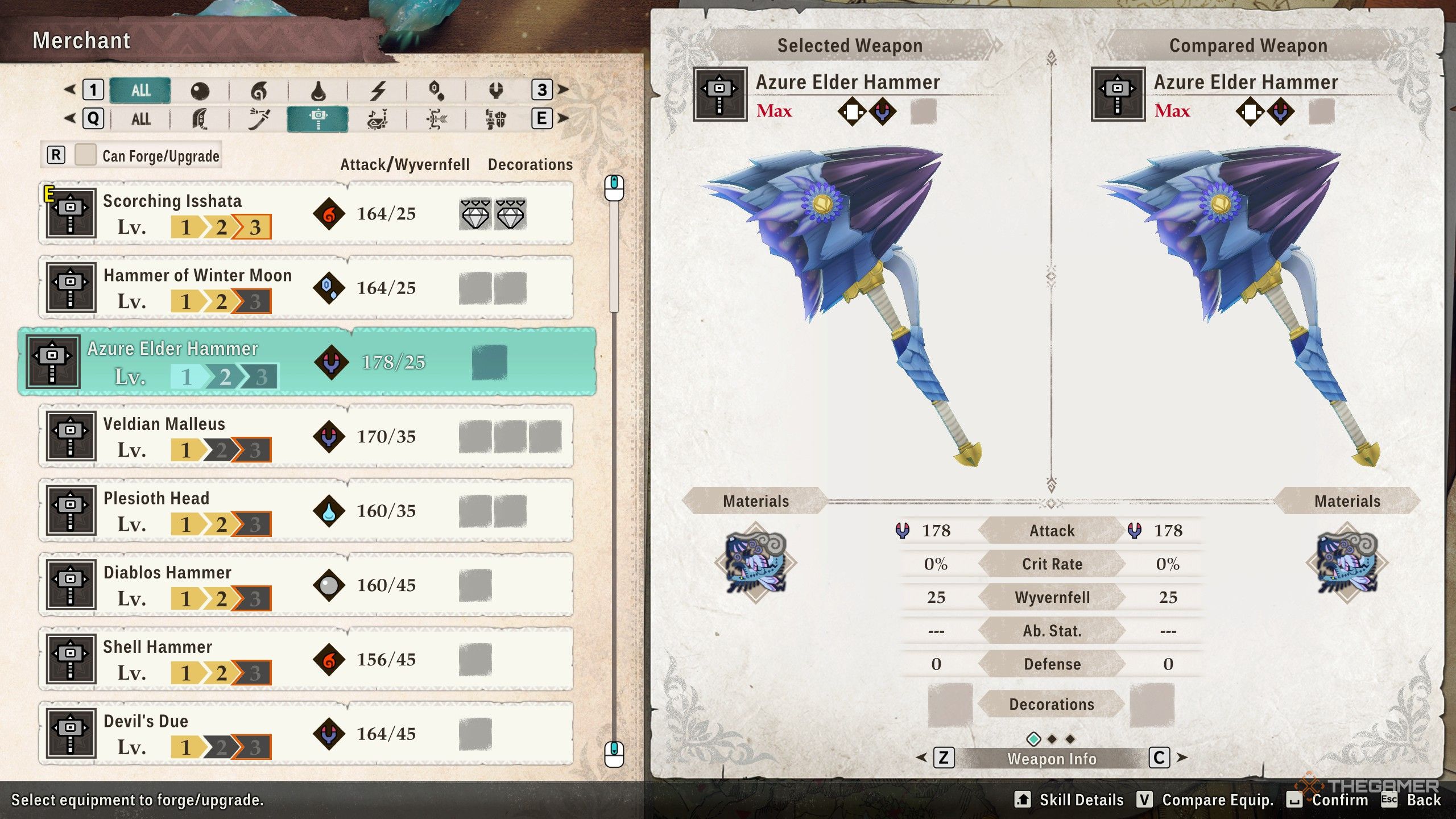The width and height of the screenshot is (1456, 819).
Task: Switch to the ALL element filter tab
Action: (140, 90)
